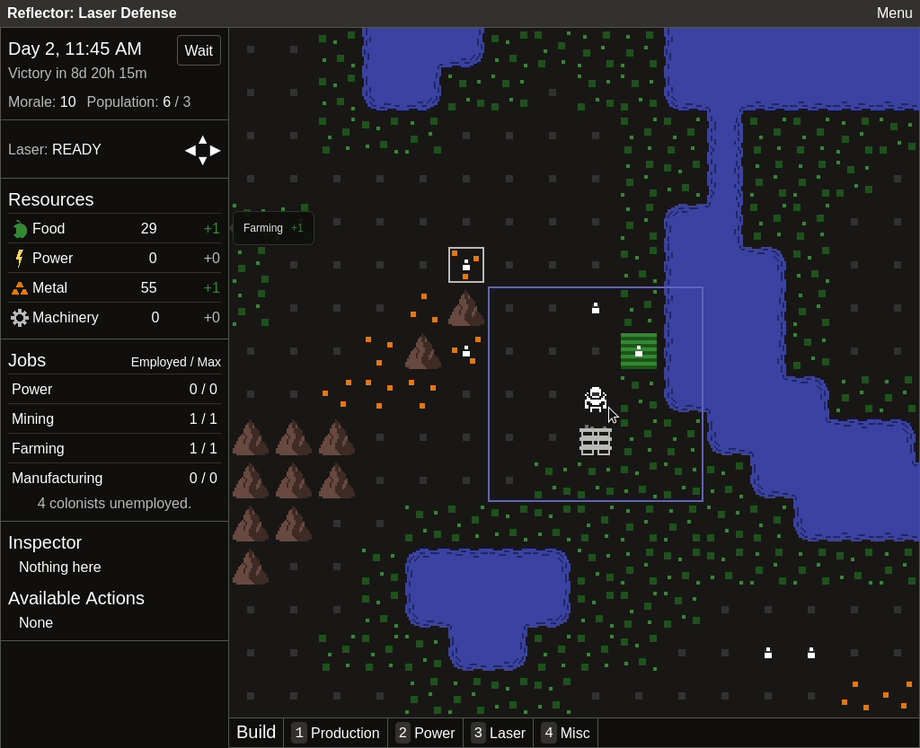Select the Food resource row
Viewport: 920px width, 748px height.
click(114, 229)
